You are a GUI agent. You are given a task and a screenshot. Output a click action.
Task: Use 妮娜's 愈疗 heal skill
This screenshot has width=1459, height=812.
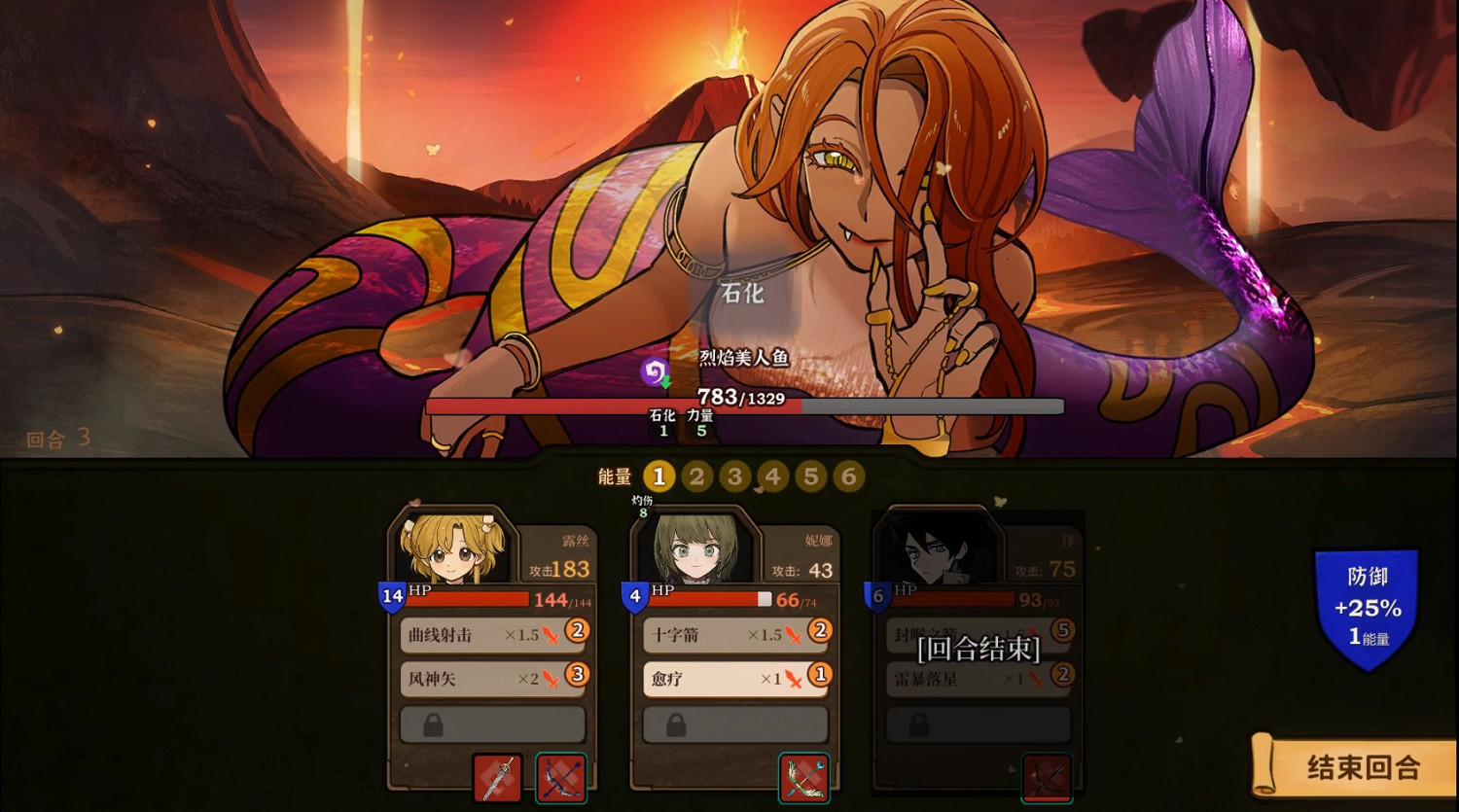[x=734, y=681]
